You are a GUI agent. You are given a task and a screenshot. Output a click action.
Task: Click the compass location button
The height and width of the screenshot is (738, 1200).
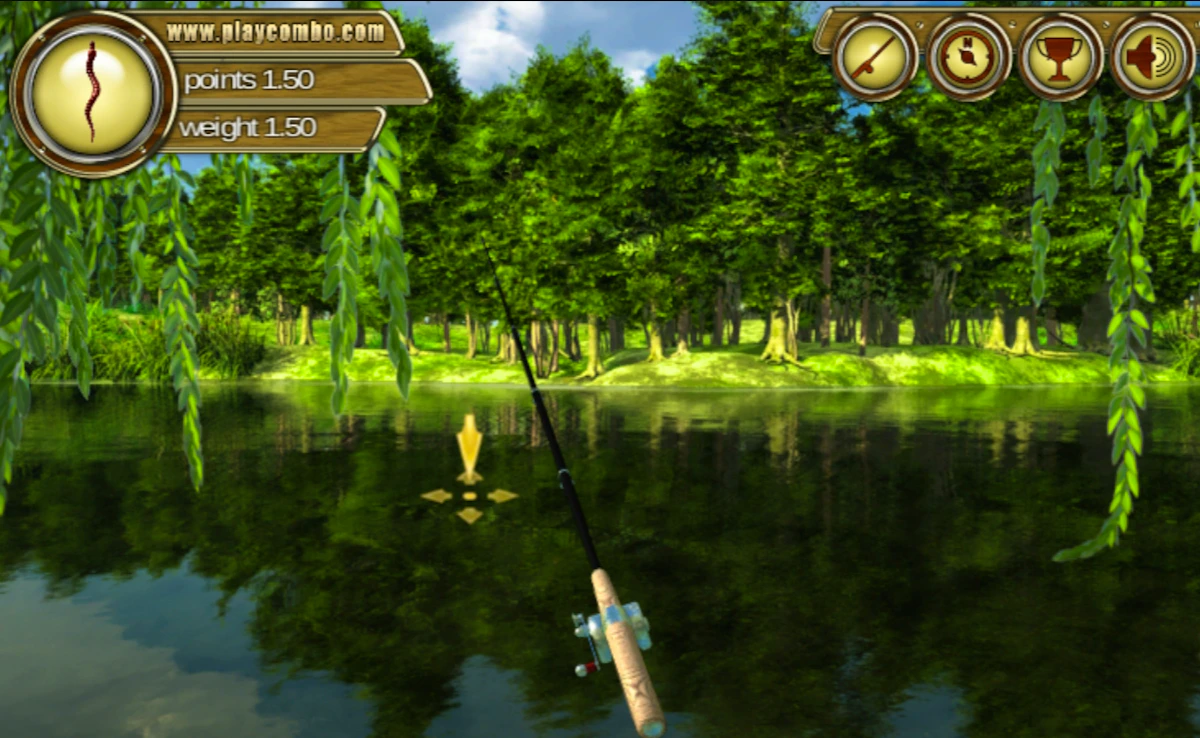coord(968,57)
